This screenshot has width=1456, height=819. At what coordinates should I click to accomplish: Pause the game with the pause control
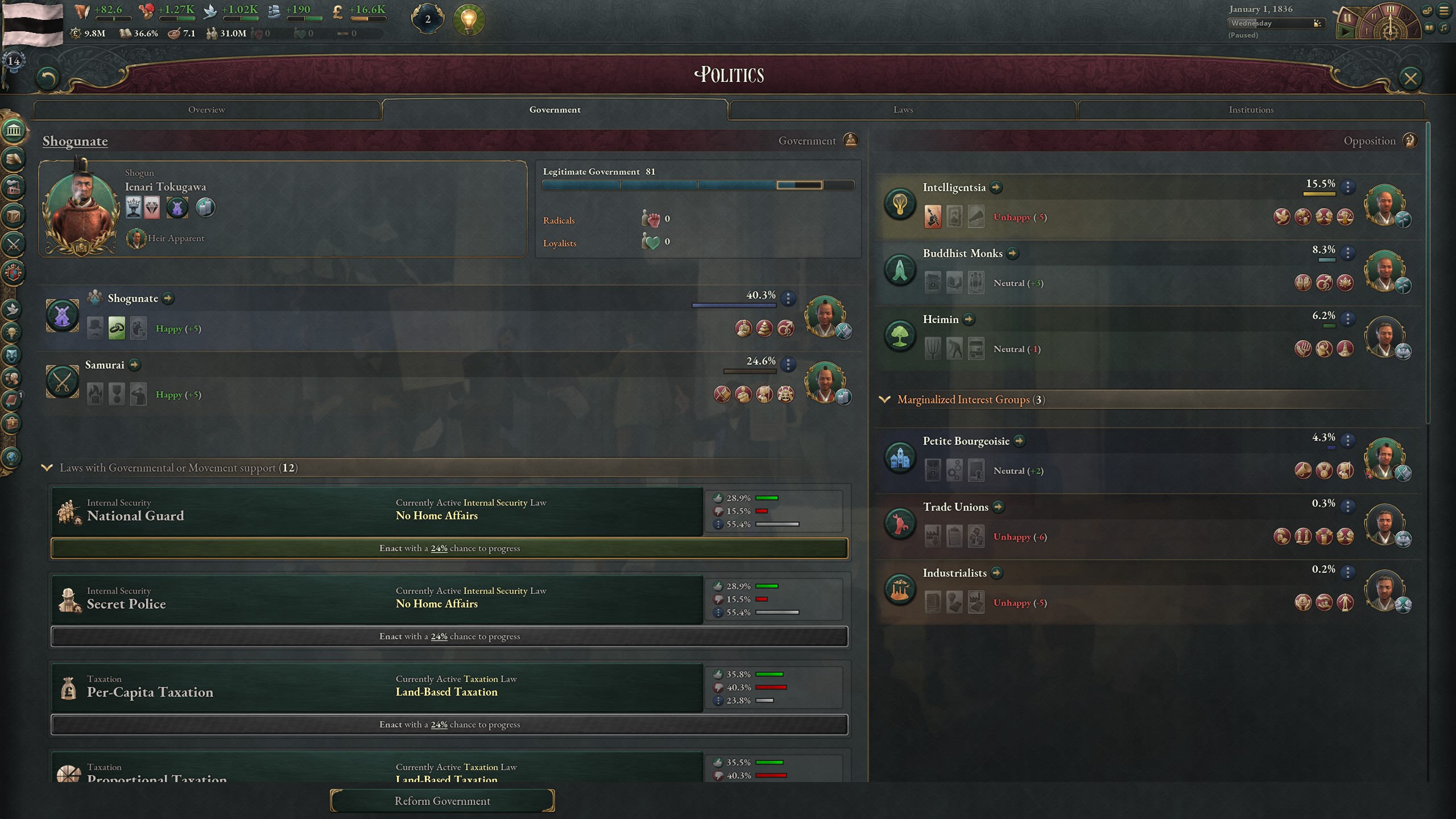[x=1348, y=17]
